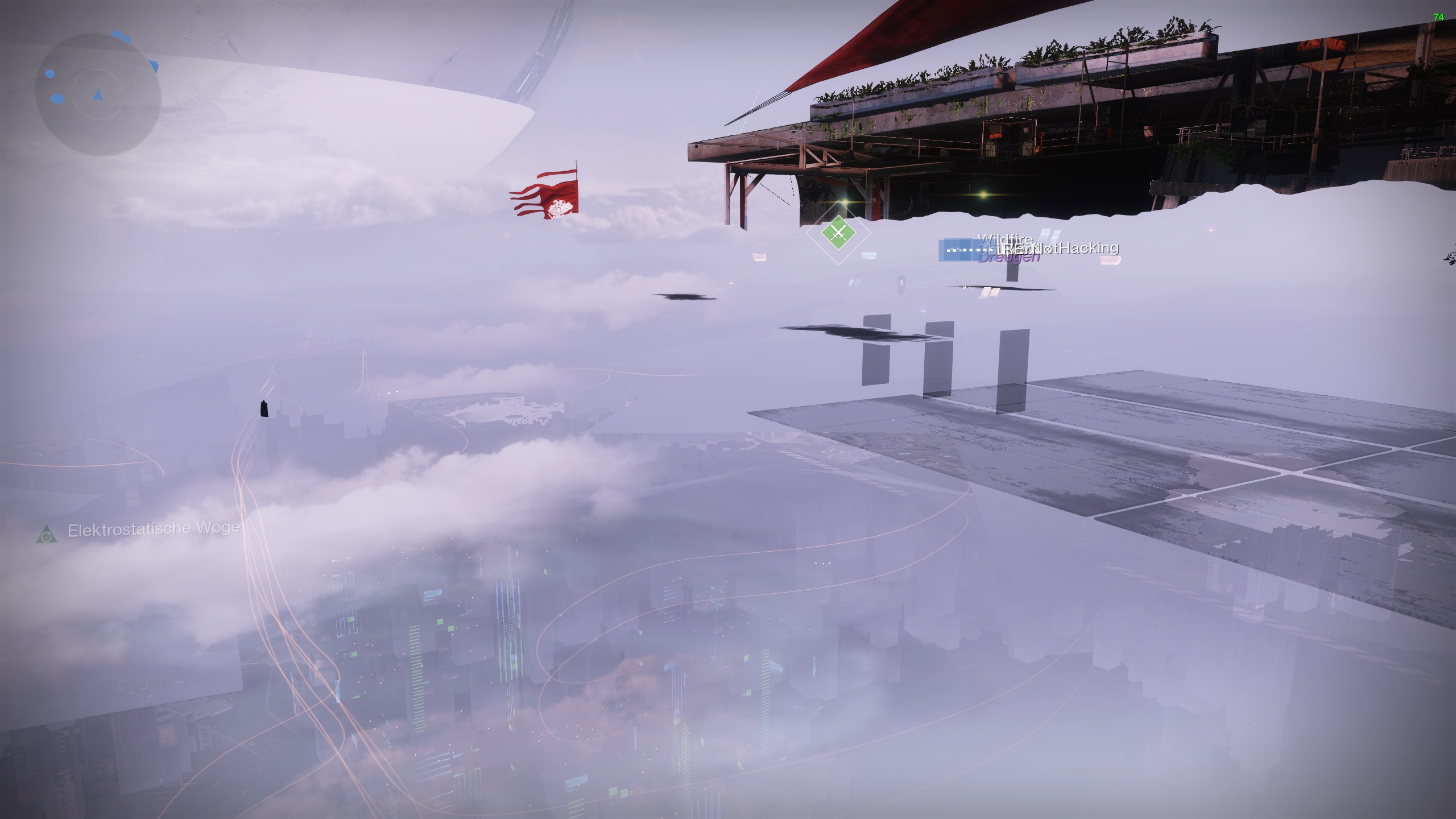Click the player arrow in the radar
Image resolution: width=1456 pixels, height=819 pixels.
(x=98, y=95)
